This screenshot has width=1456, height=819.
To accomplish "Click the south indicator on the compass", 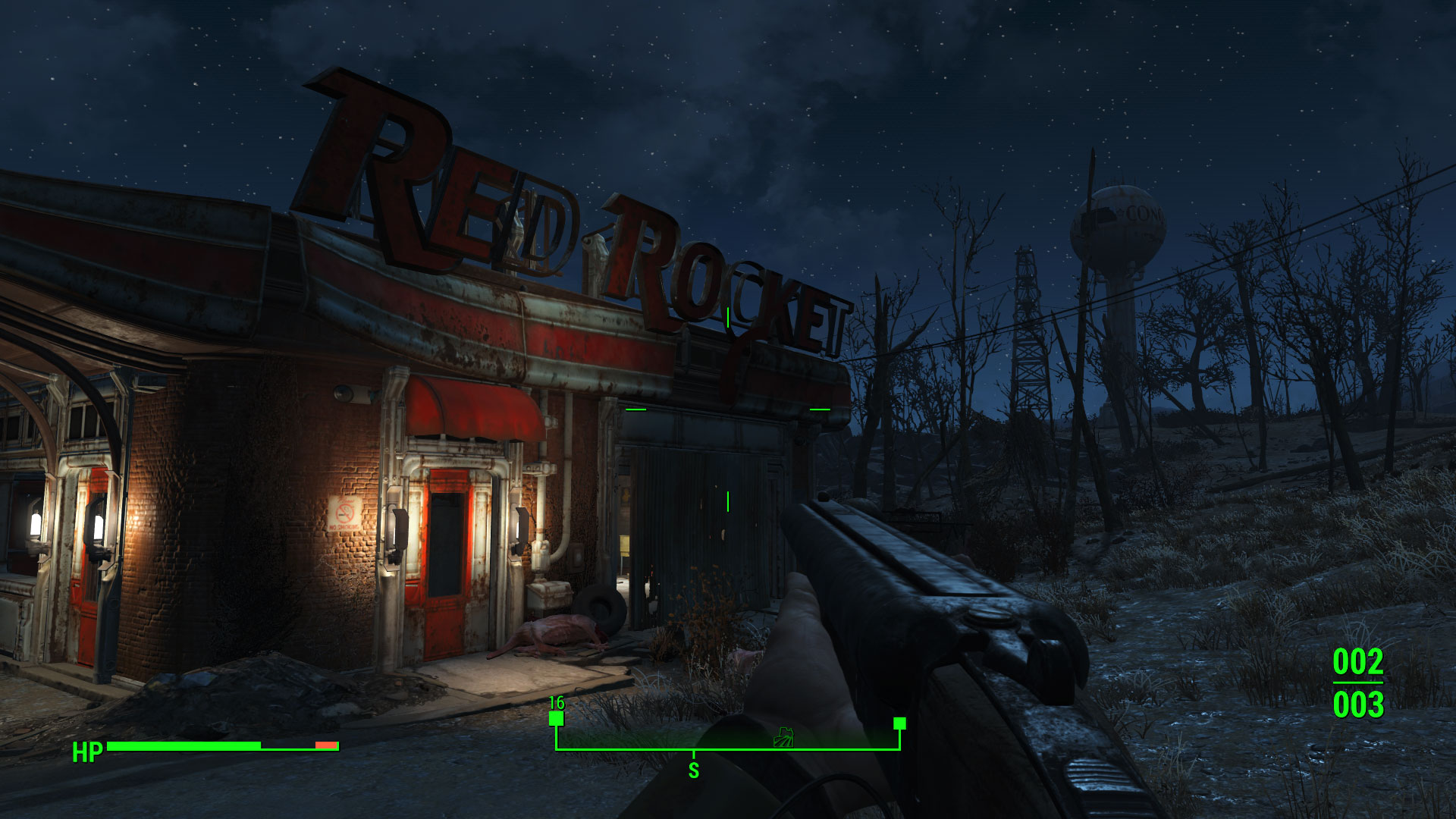I will tap(693, 770).
